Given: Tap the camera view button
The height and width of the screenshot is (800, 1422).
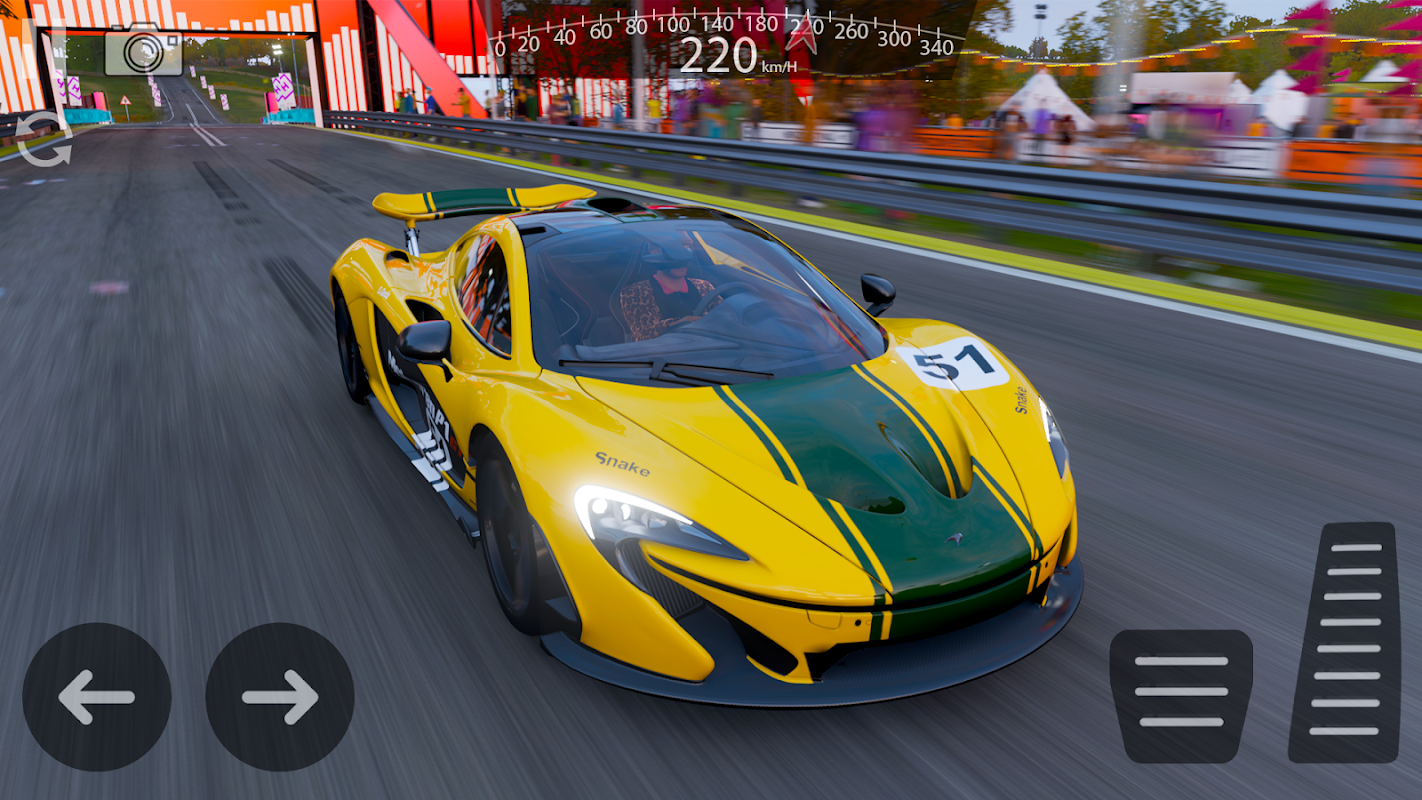Looking at the screenshot, I should [x=143, y=50].
